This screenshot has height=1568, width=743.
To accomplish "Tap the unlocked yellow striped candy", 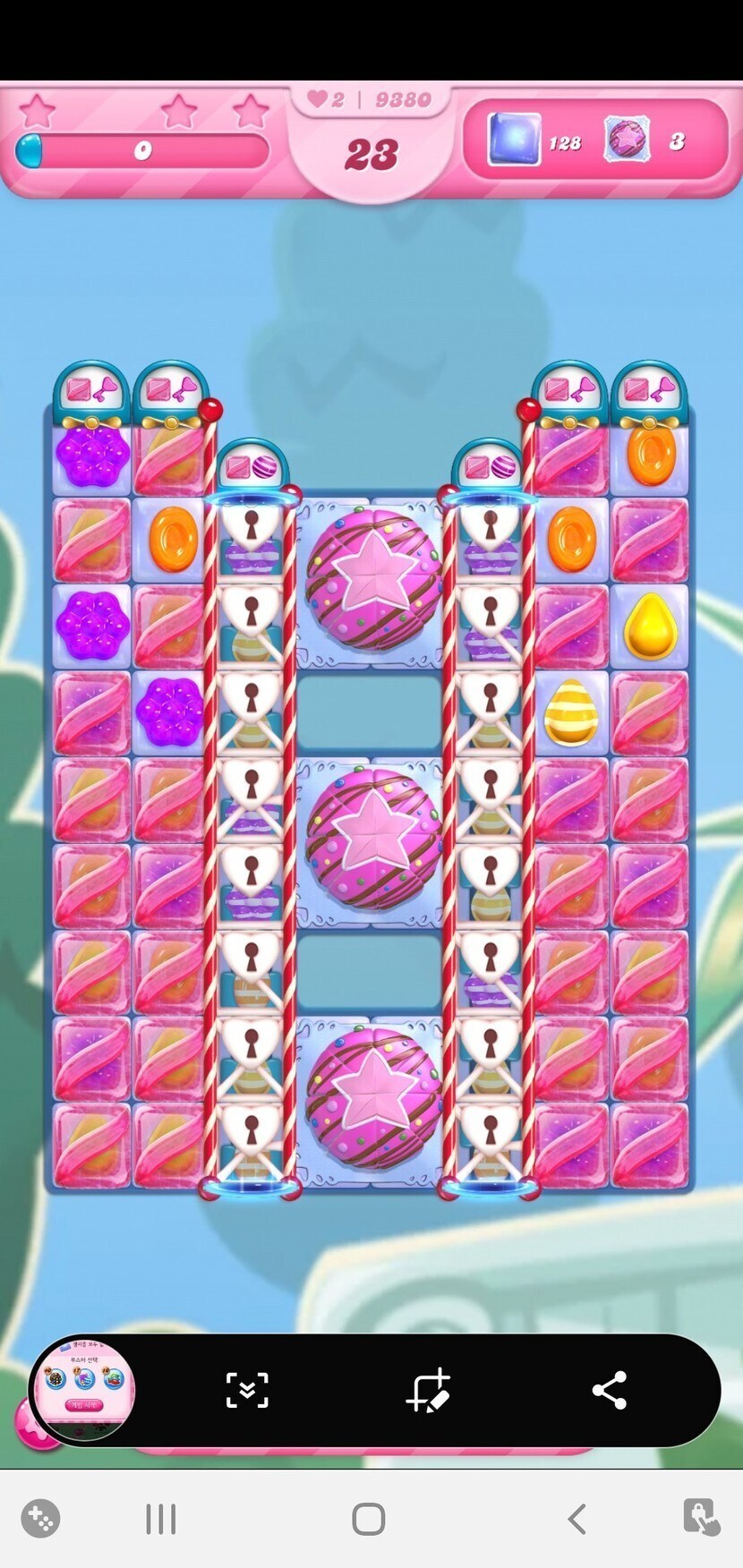I will [570, 712].
